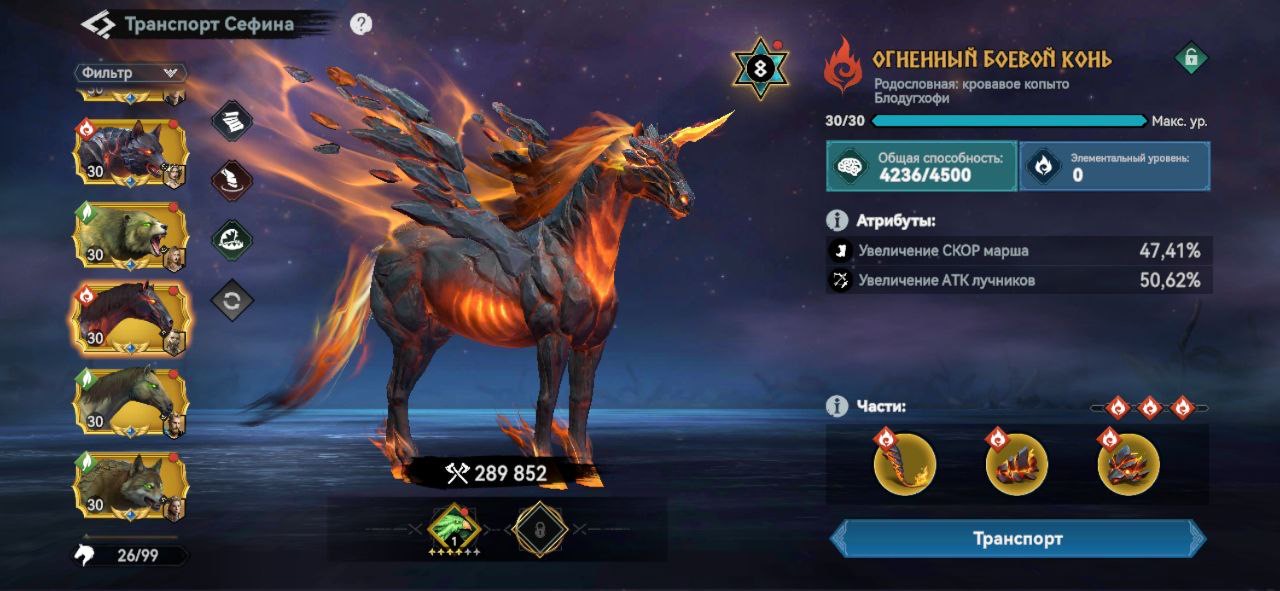Open the Элементальный уровень panel
1280x591 pixels.
1114,166
